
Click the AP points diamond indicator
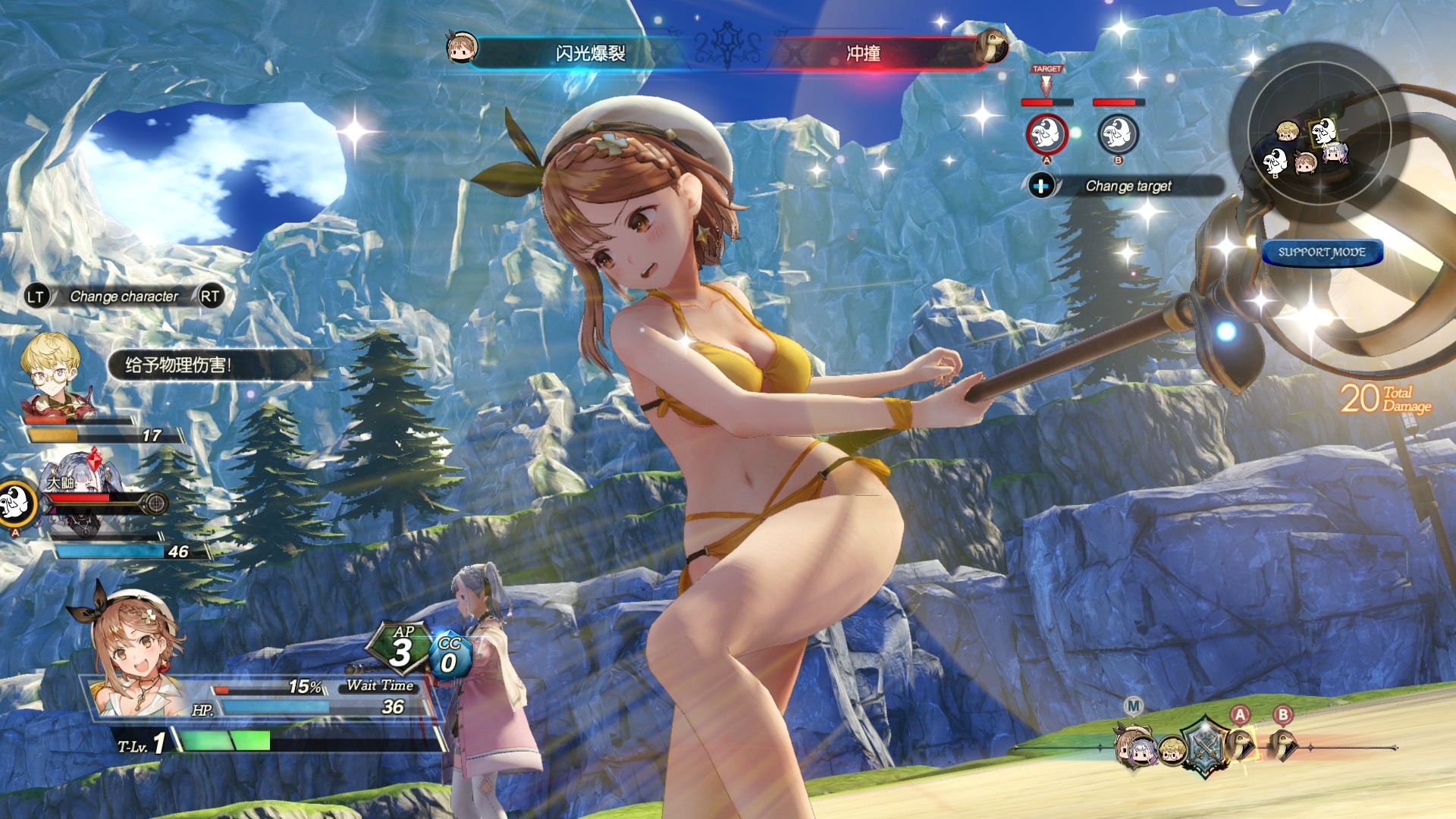pyautogui.click(x=400, y=647)
